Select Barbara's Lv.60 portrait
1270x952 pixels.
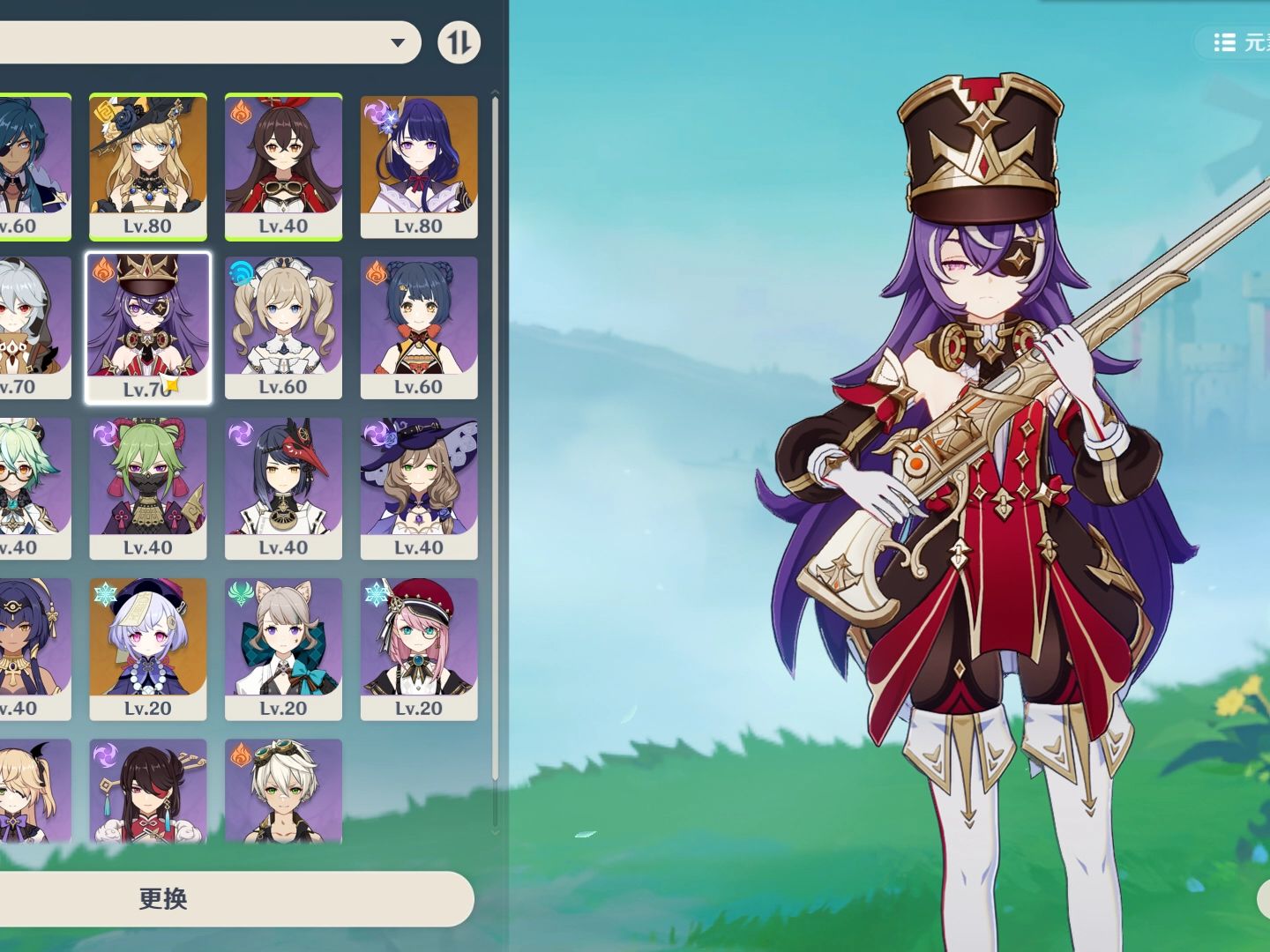click(283, 327)
